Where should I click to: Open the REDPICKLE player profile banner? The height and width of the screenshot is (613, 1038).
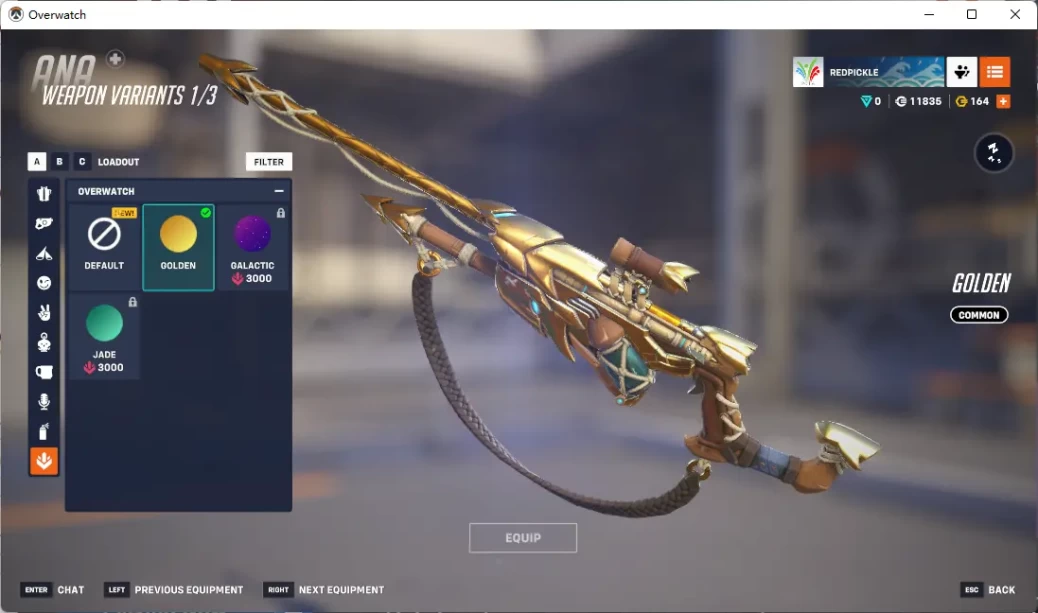(868, 72)
